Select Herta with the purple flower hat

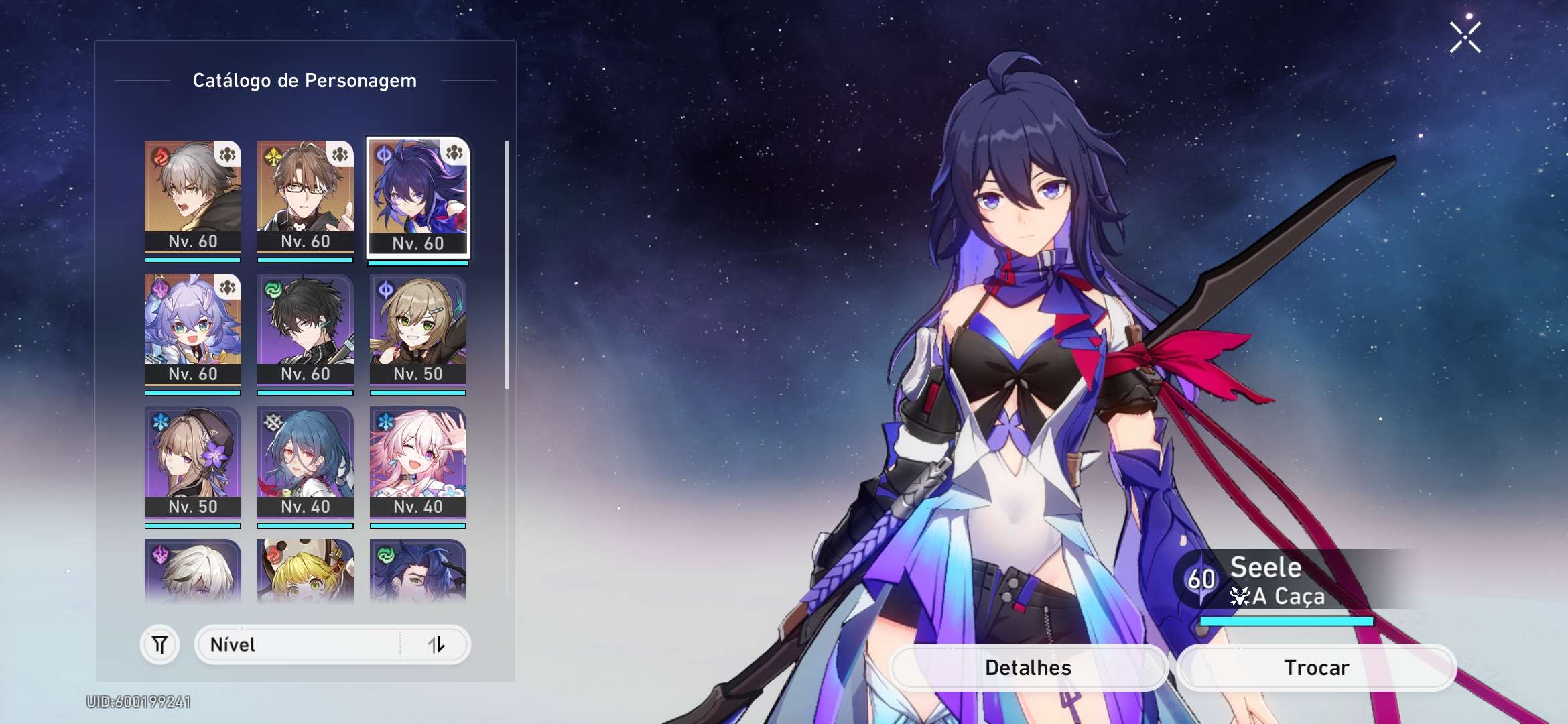tap(193, 462)
